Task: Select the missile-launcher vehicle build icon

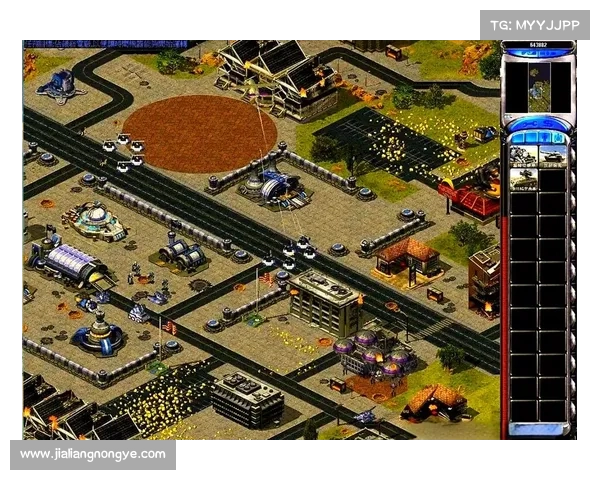Action: pyautogui.click(x=524, y=179)
